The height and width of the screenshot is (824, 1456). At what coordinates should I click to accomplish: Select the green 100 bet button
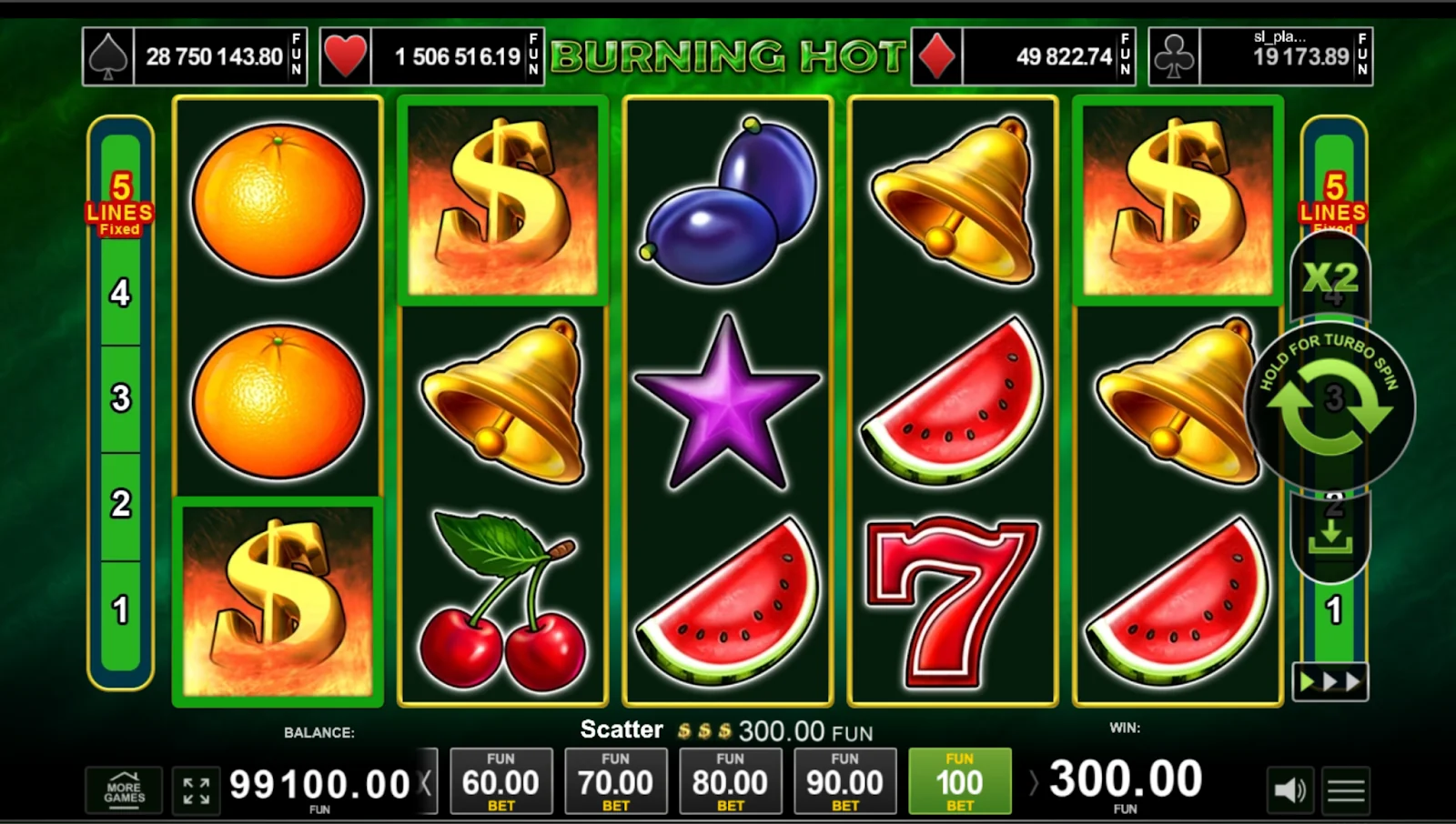959,781
